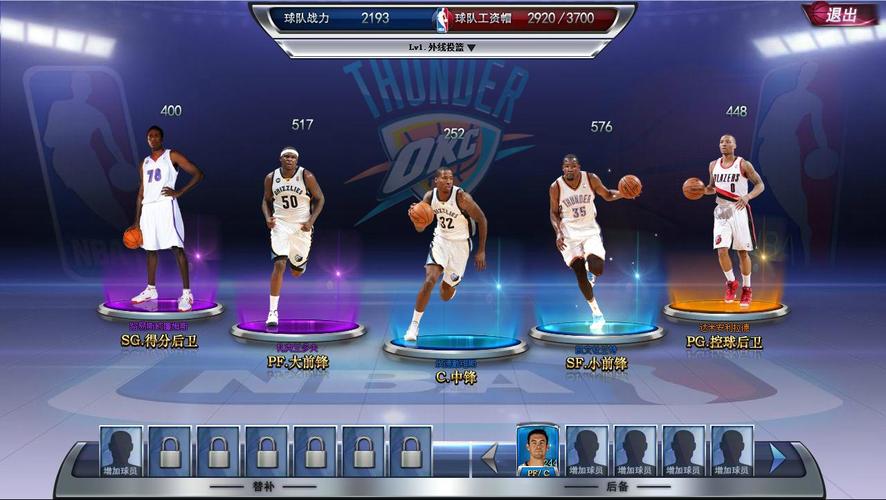Select the PF/C reserve player card
Screen dimensions: 886x500
537,450
